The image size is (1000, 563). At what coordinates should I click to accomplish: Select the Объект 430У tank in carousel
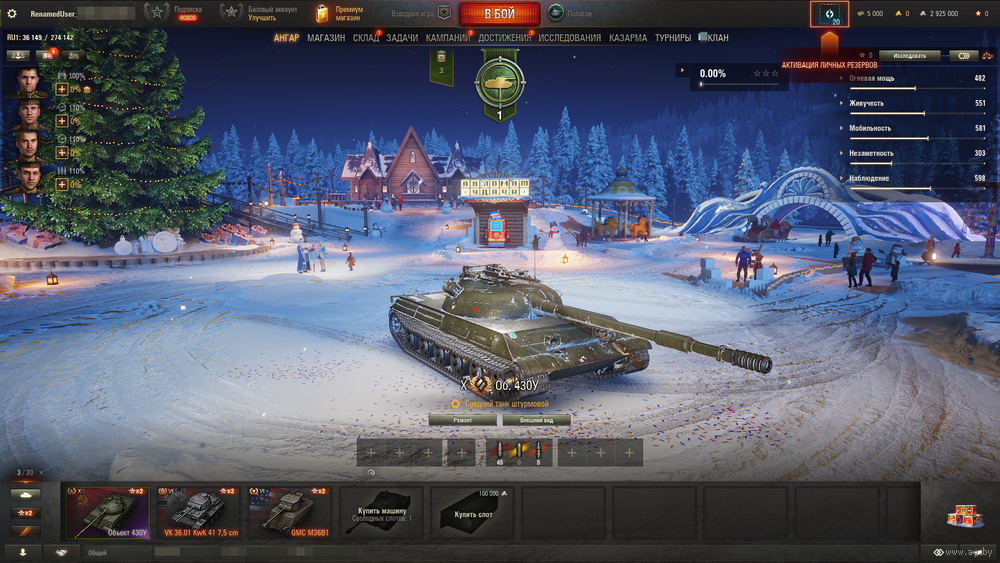[x=106, y=512]
